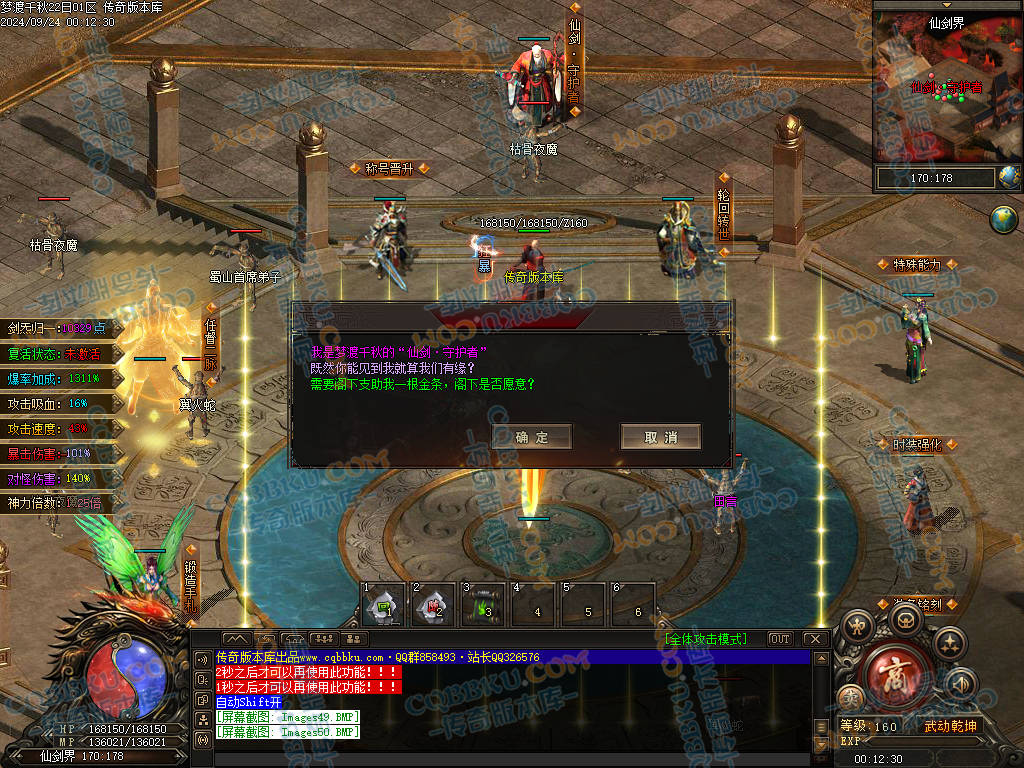Screen dimensions: 1024x768
Task: Use the item in hotbar slot 1
Action: [383, 605]
